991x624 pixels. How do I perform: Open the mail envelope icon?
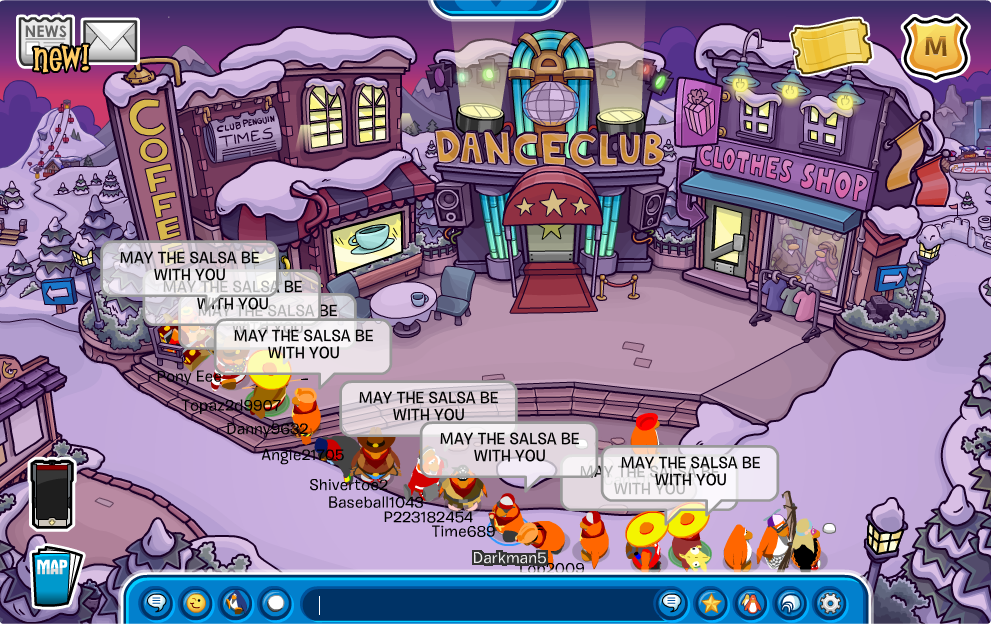point(110,40)
